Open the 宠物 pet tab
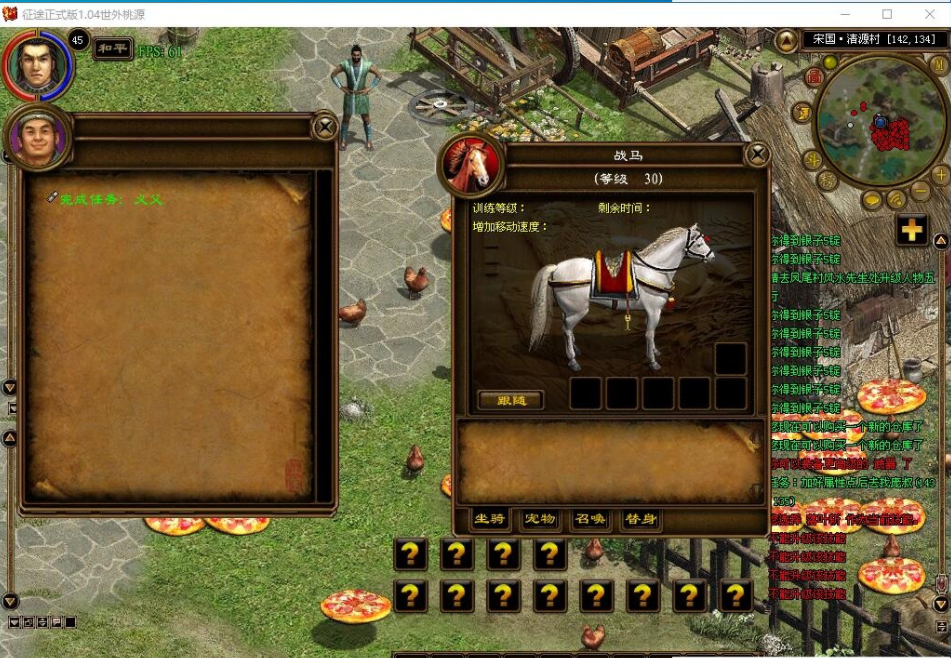951x658 pixels. pyautogui.click(x=540, y=519)
